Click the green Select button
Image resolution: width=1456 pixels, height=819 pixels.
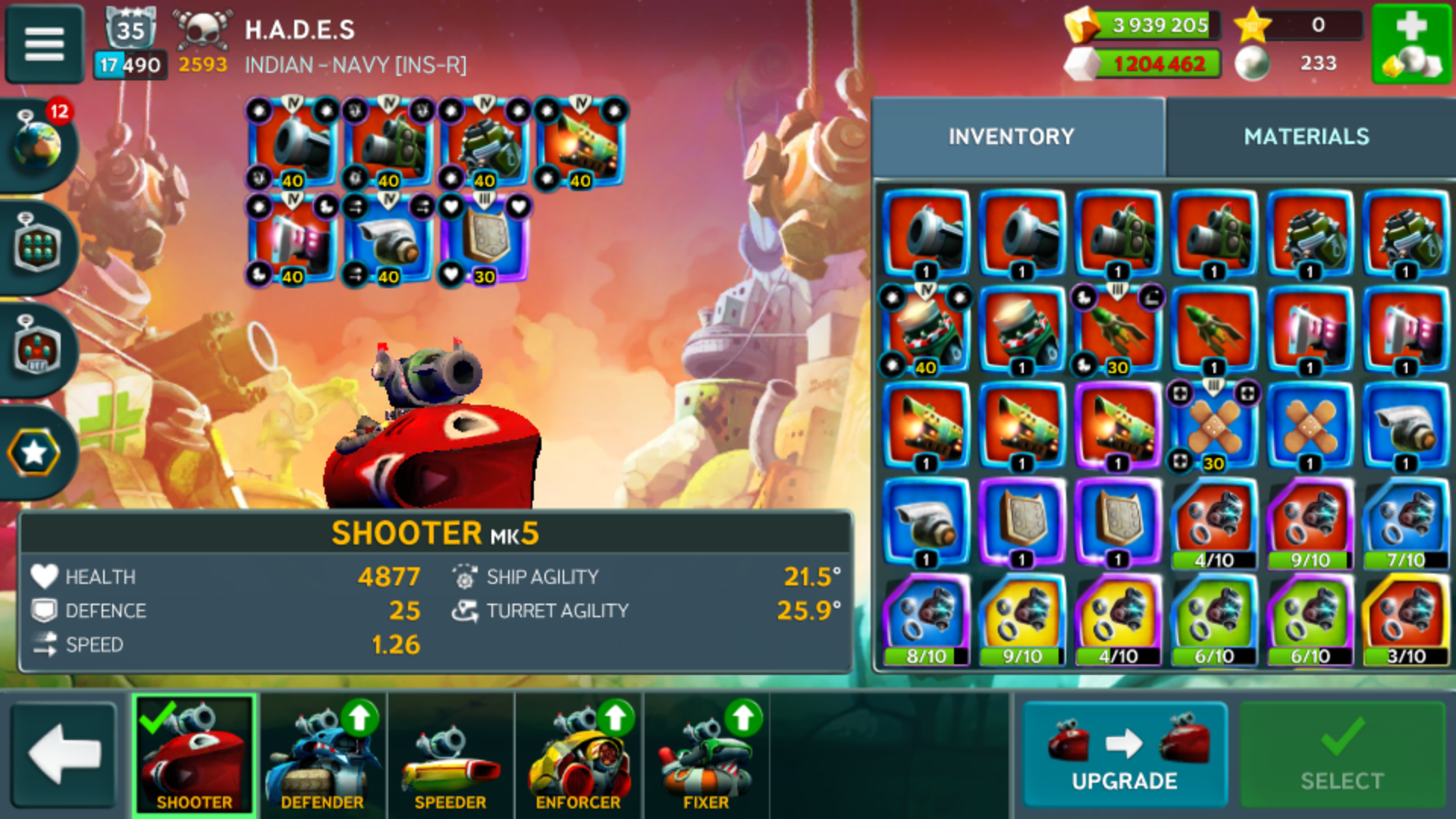pyautogui.click(x=1341, y=755)
